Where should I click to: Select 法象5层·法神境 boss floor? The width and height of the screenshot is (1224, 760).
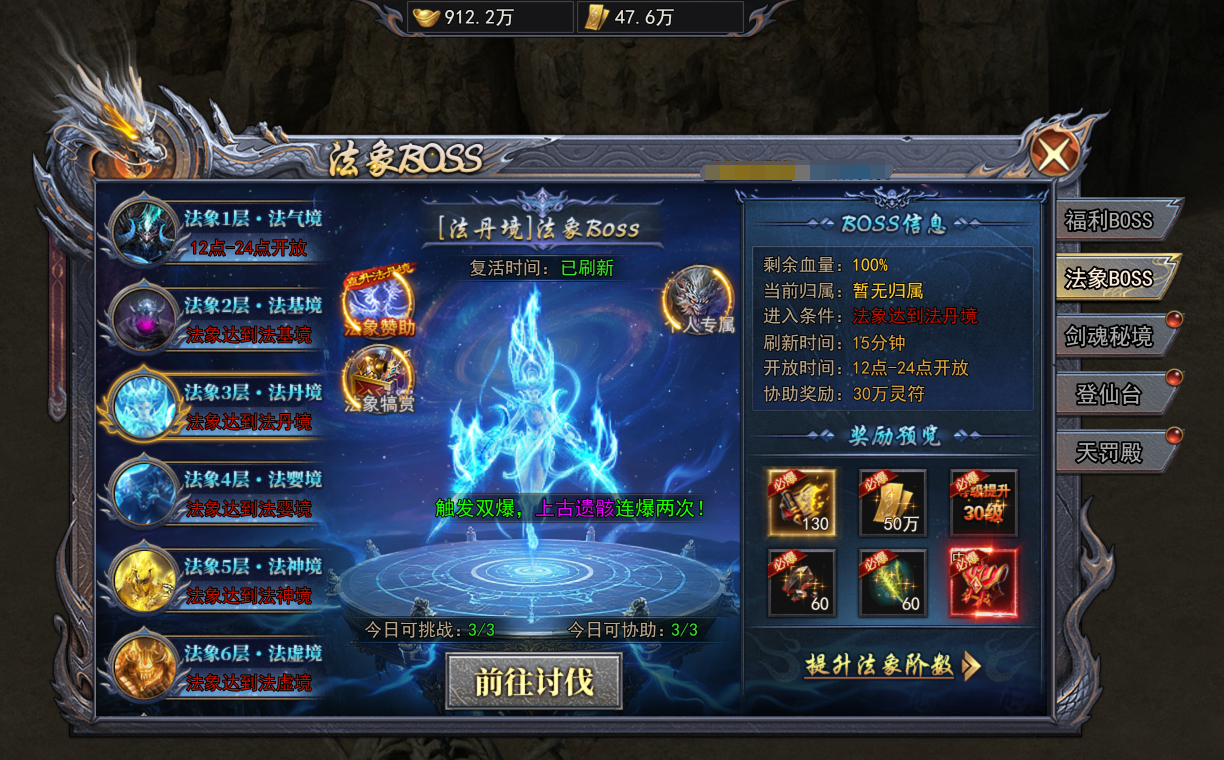tap(220, 581)
